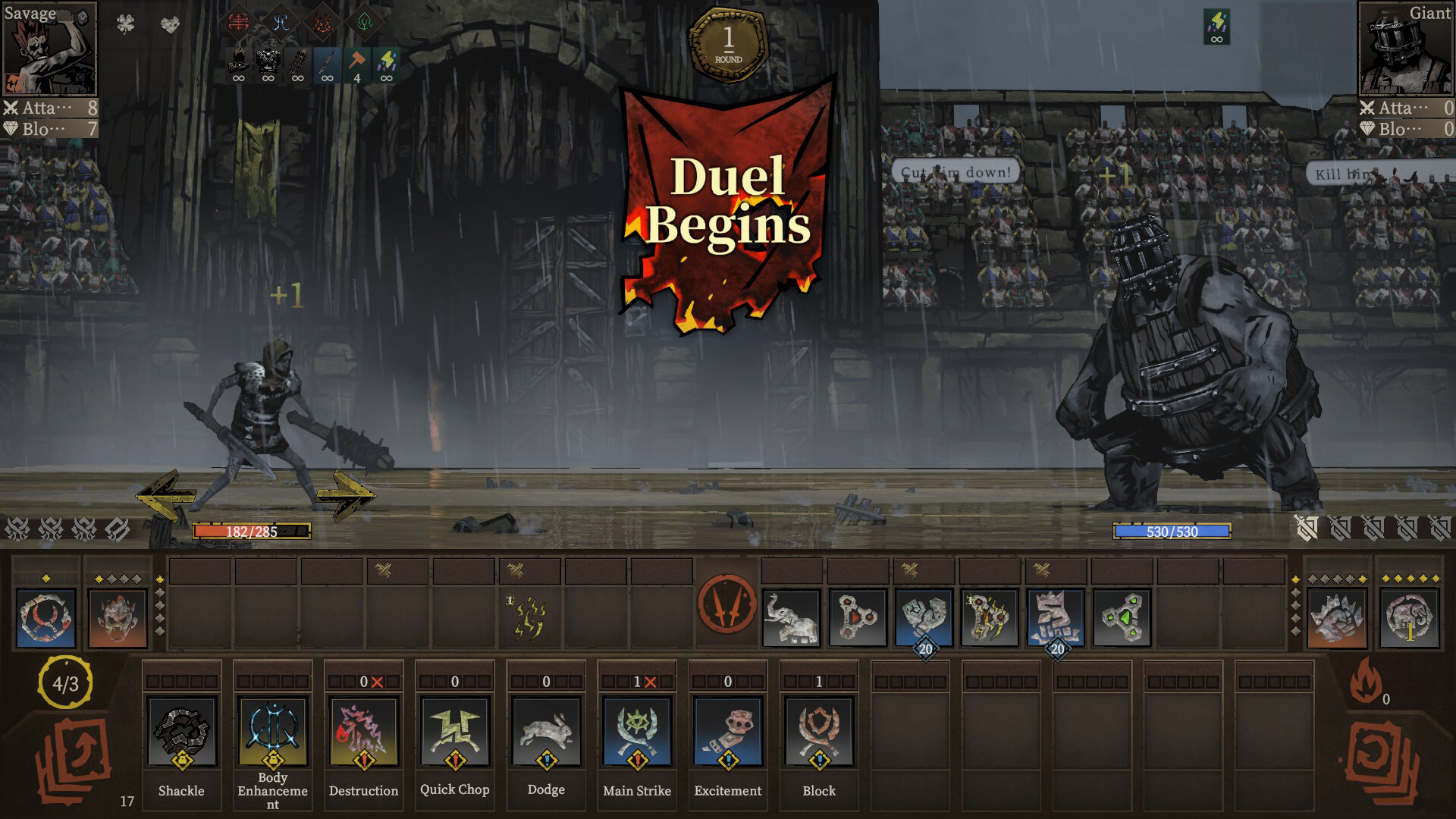Select the Block card
The width and height of the screenshot is (1456, 819).
pos(818,730)
